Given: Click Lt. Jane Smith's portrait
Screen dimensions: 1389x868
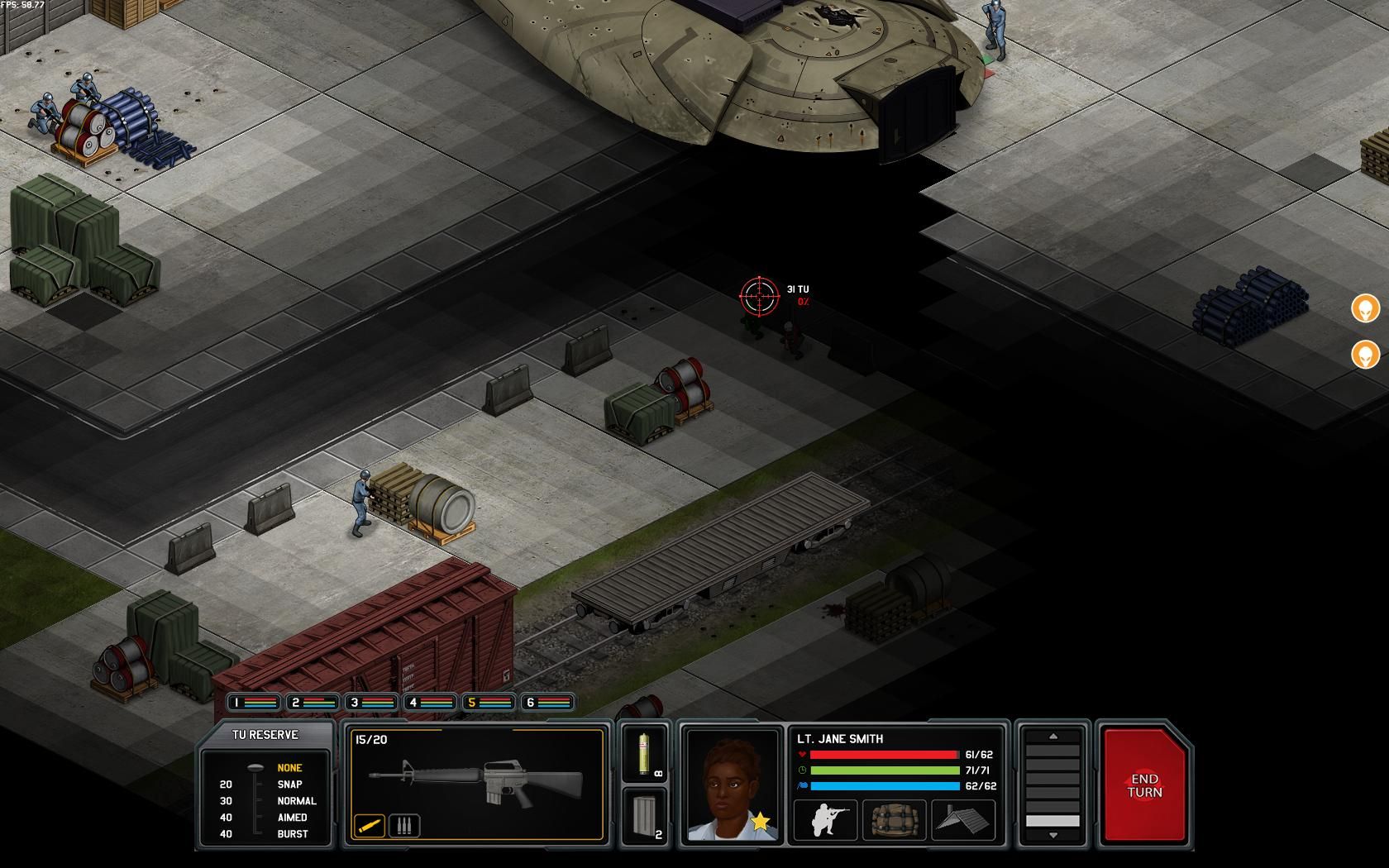Looking at the screenshot, I should click(732, 785).
